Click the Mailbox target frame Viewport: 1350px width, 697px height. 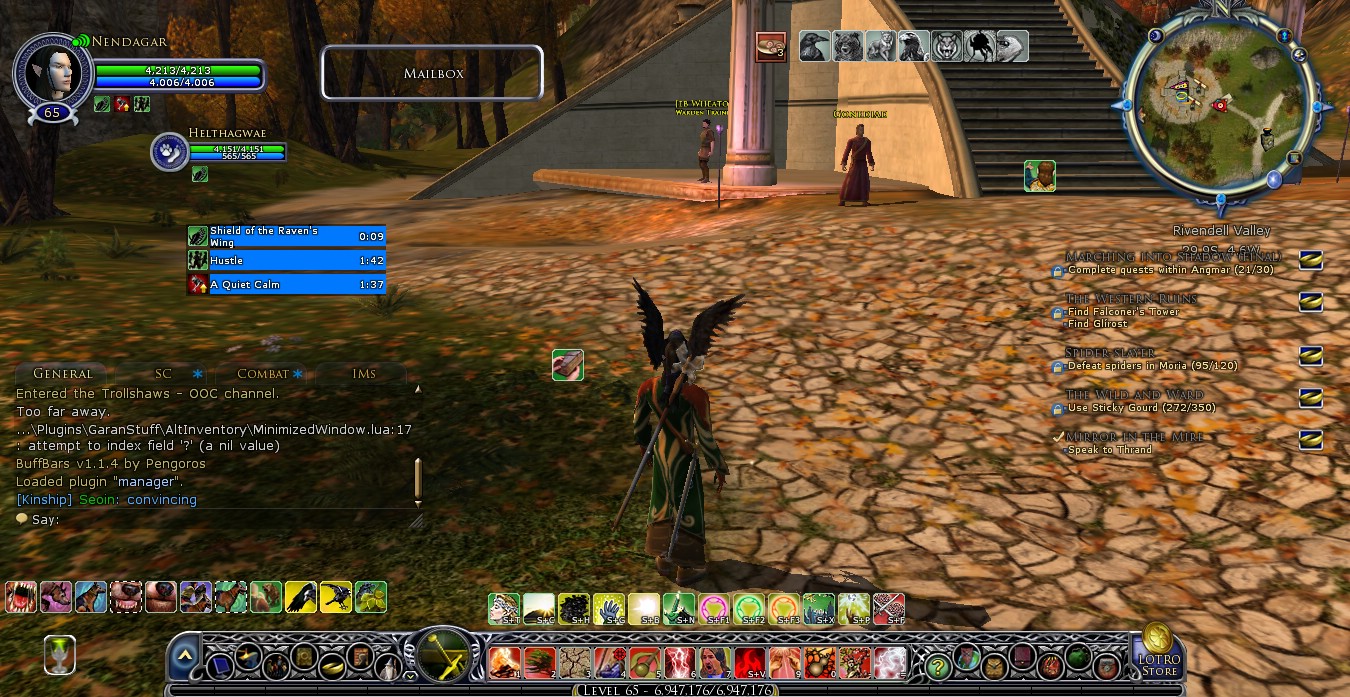click(432, 73)
